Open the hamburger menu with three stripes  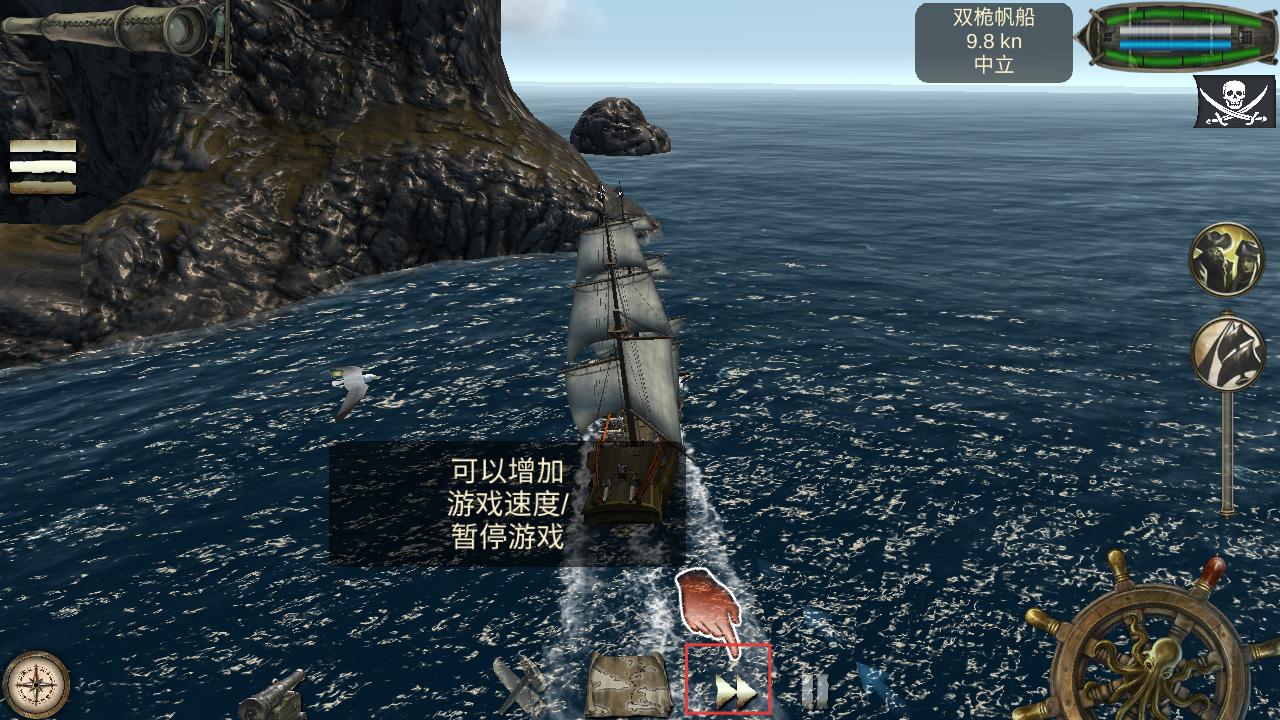(43, 166)
